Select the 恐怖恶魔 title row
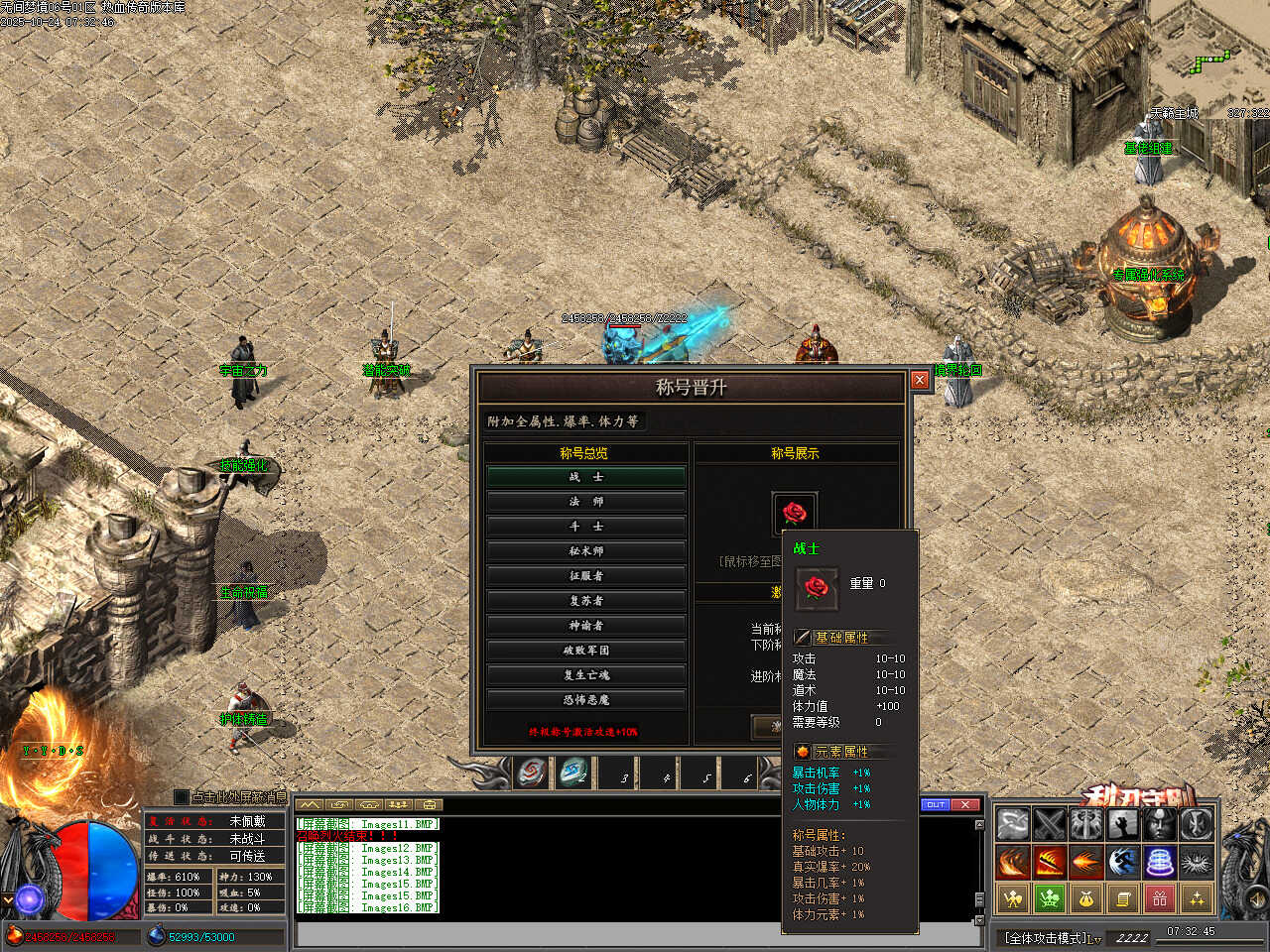 [585, 700]
